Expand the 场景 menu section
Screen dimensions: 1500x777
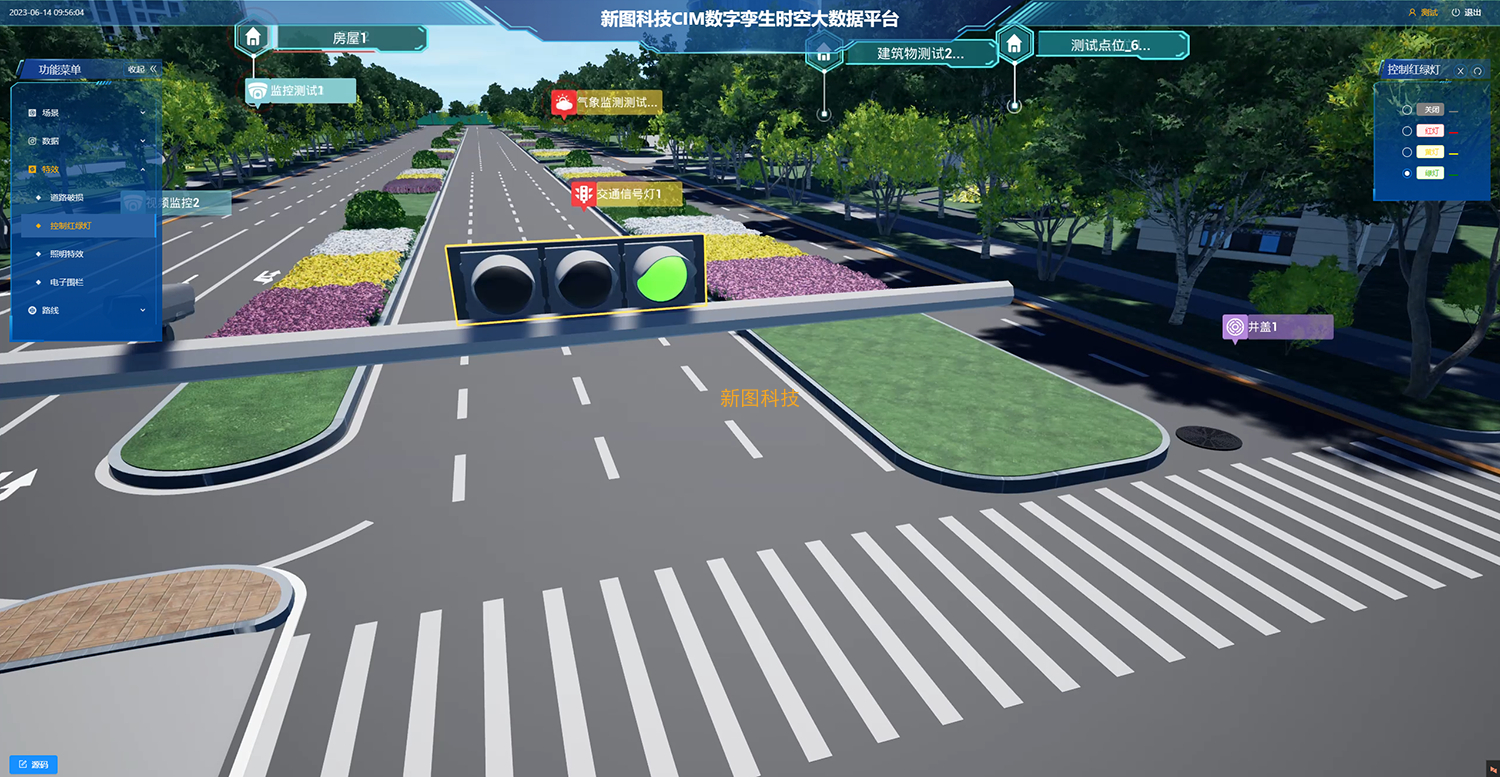(86, 113)
